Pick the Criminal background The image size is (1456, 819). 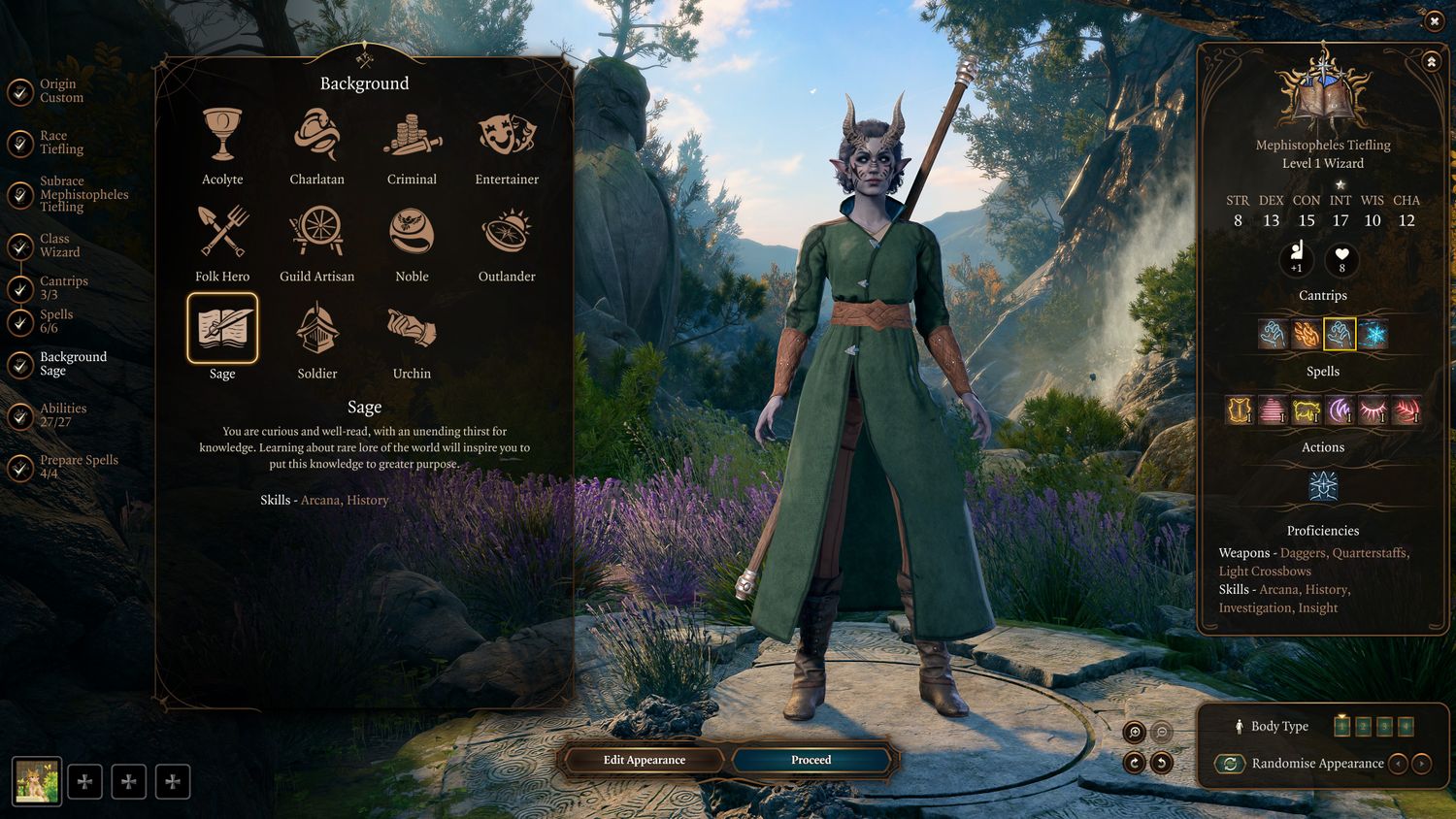click(x=412, y=135)
